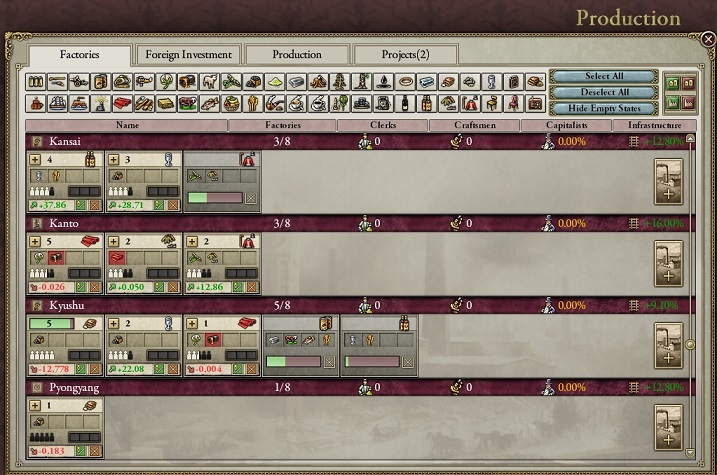Sort states by Factories column
This screenshot has height=475, width=717.
pos(281,126)
